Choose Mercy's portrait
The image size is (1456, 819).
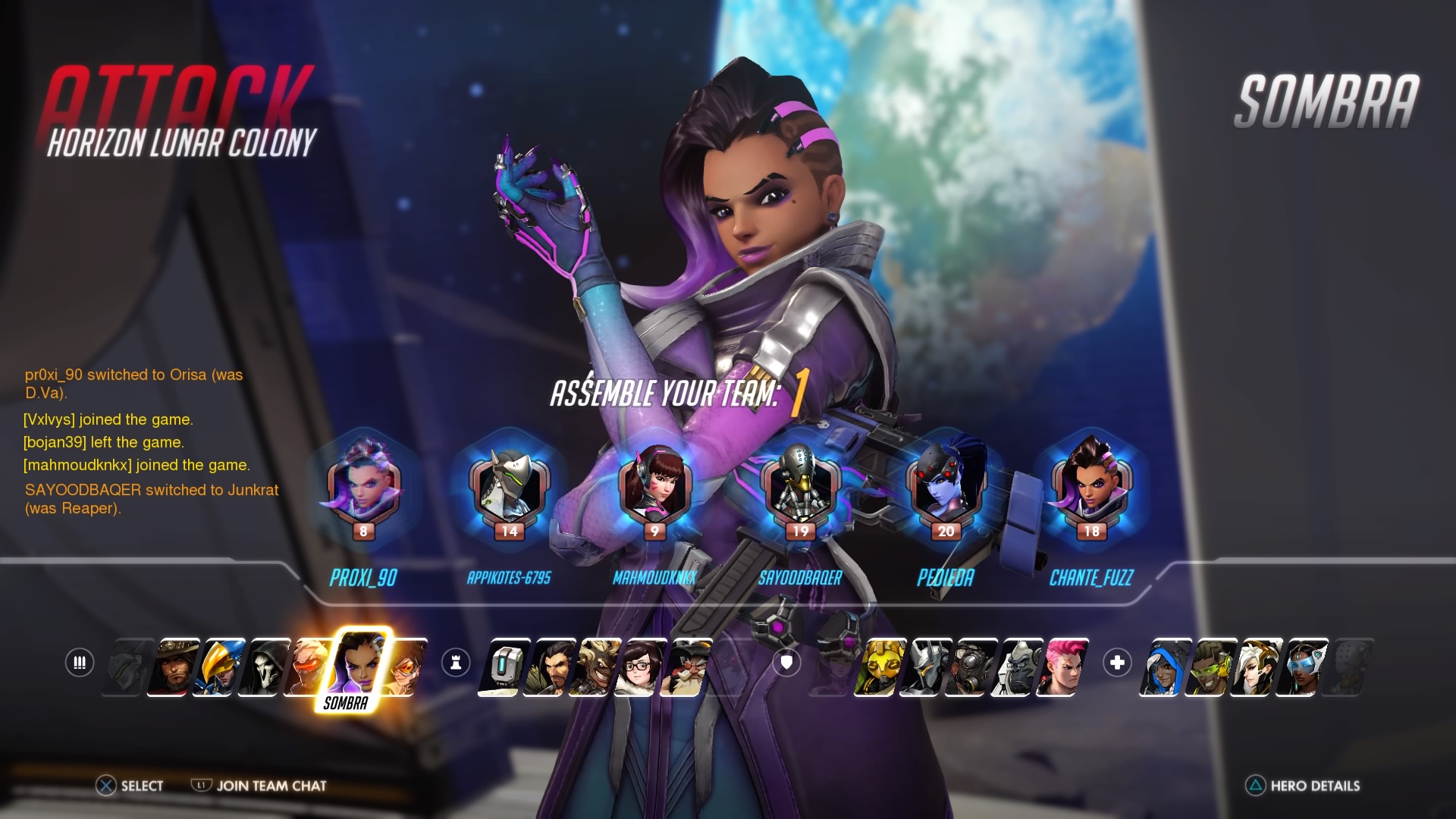point(1256,667)
